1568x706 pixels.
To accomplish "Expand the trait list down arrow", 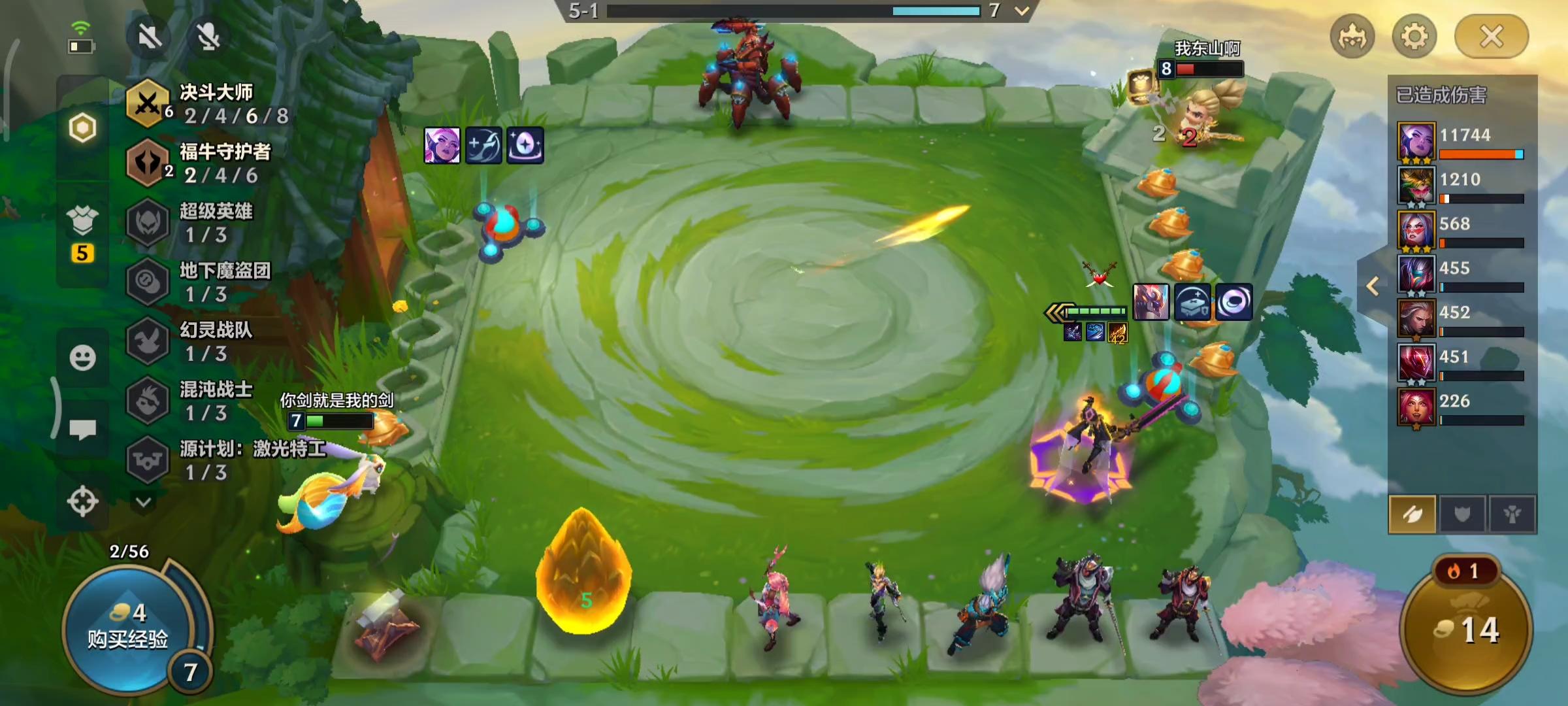I will 144,502.
